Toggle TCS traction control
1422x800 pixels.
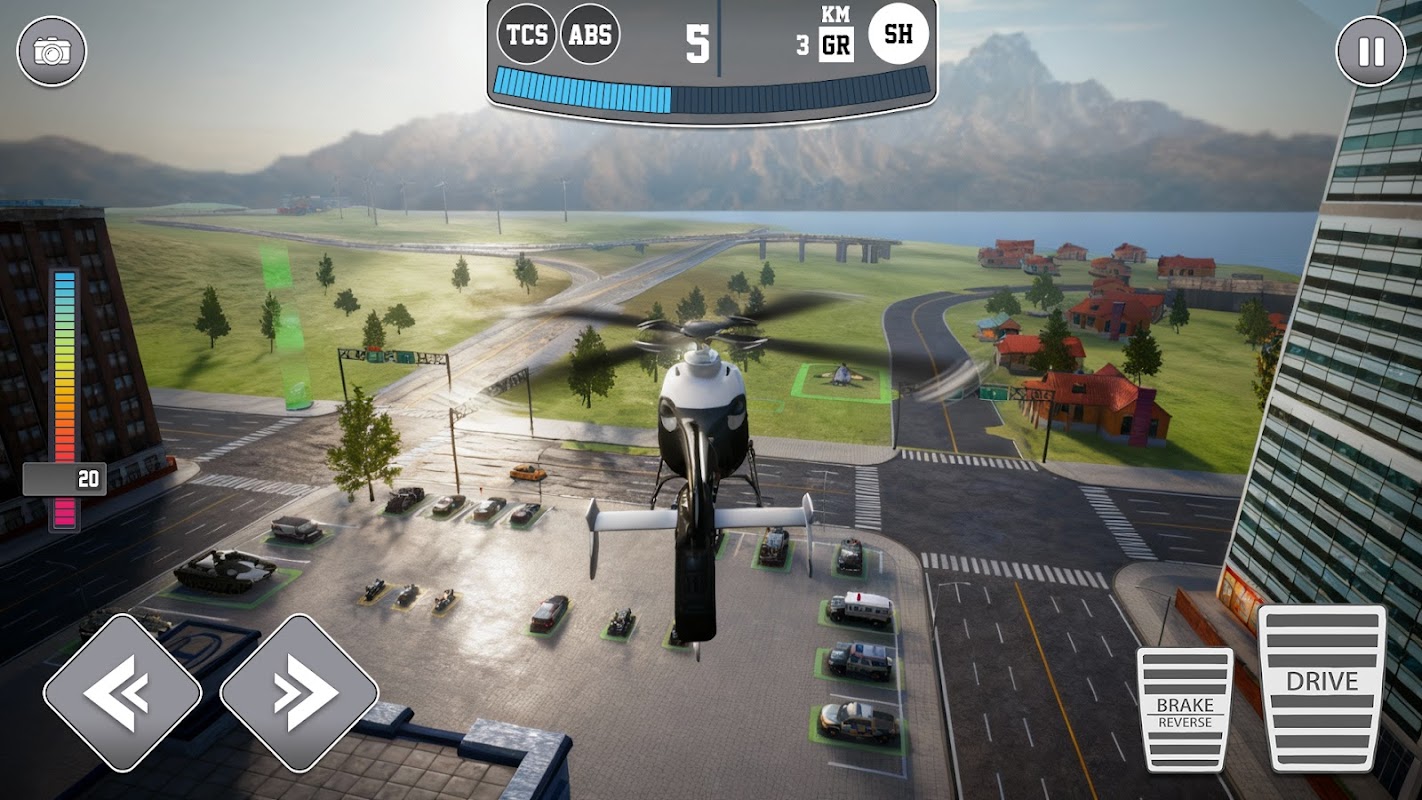pos(527,35)
